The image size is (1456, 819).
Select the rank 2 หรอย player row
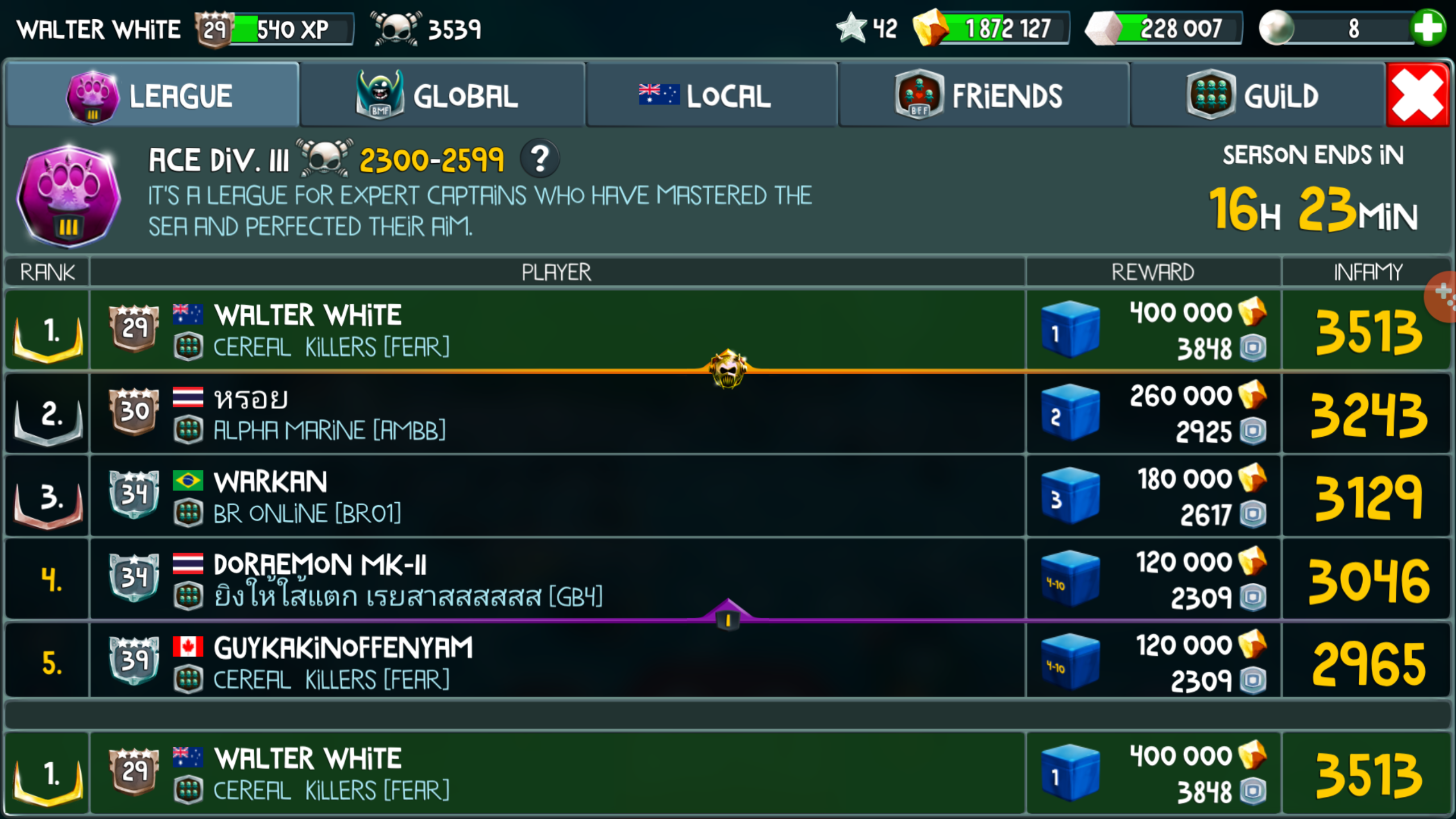(557, 413)
